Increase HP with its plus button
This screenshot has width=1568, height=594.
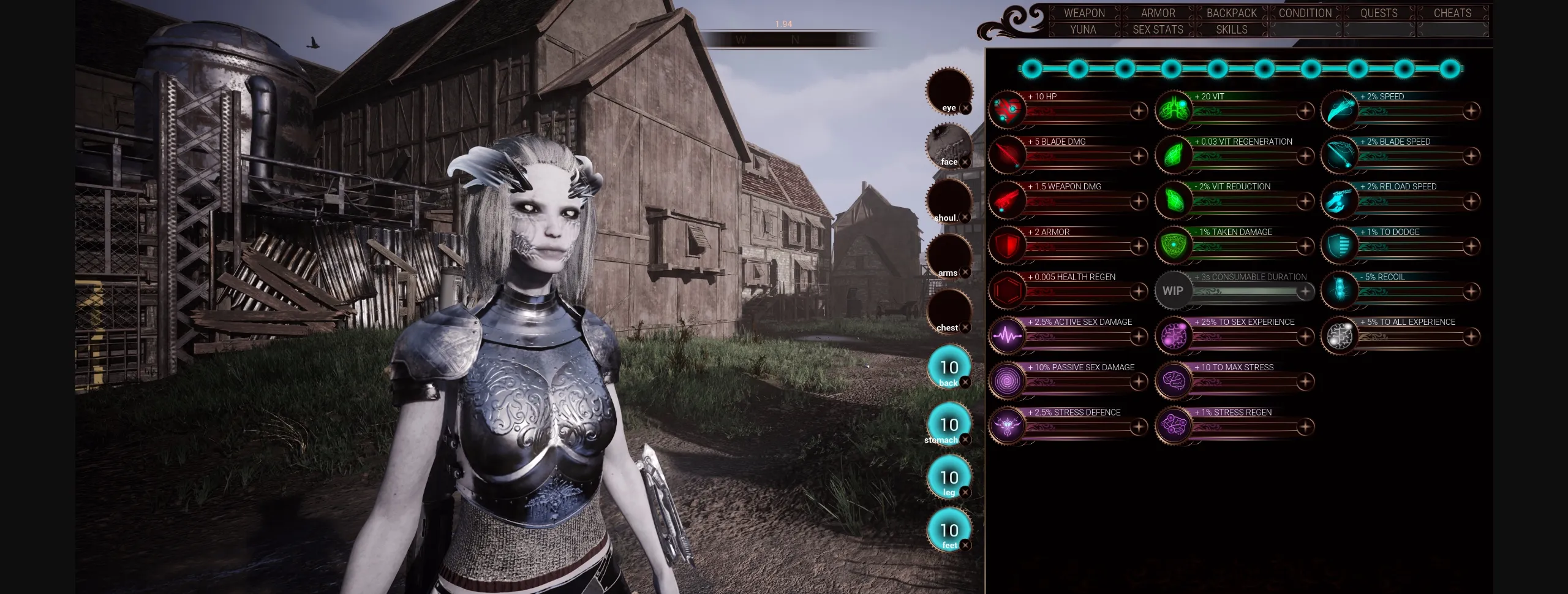coord(1139,112)
